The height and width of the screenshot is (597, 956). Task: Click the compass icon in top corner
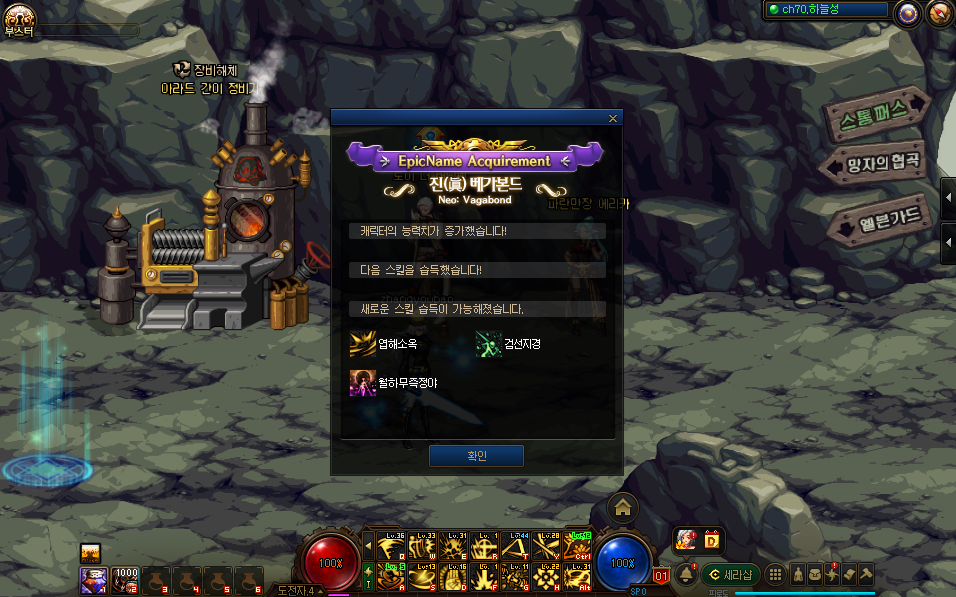(938, 12)
